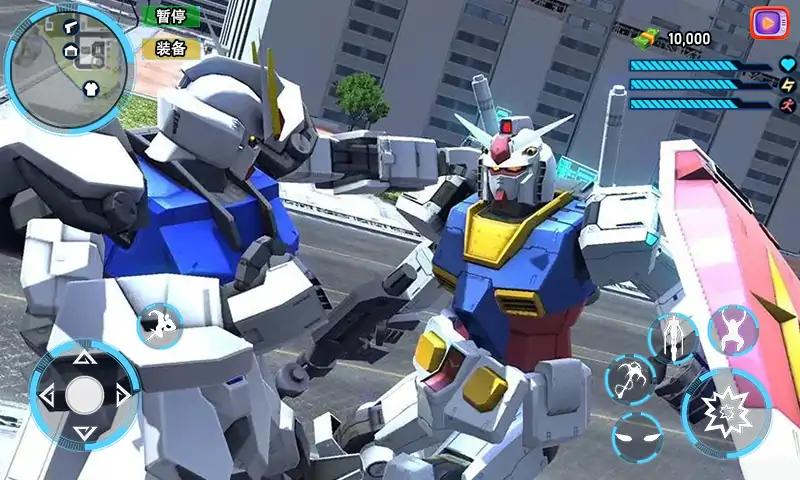The width and height of the screenshot is (800, 480).
Task: Trigger the jumping figure ability
Action: tap(733, 330)
